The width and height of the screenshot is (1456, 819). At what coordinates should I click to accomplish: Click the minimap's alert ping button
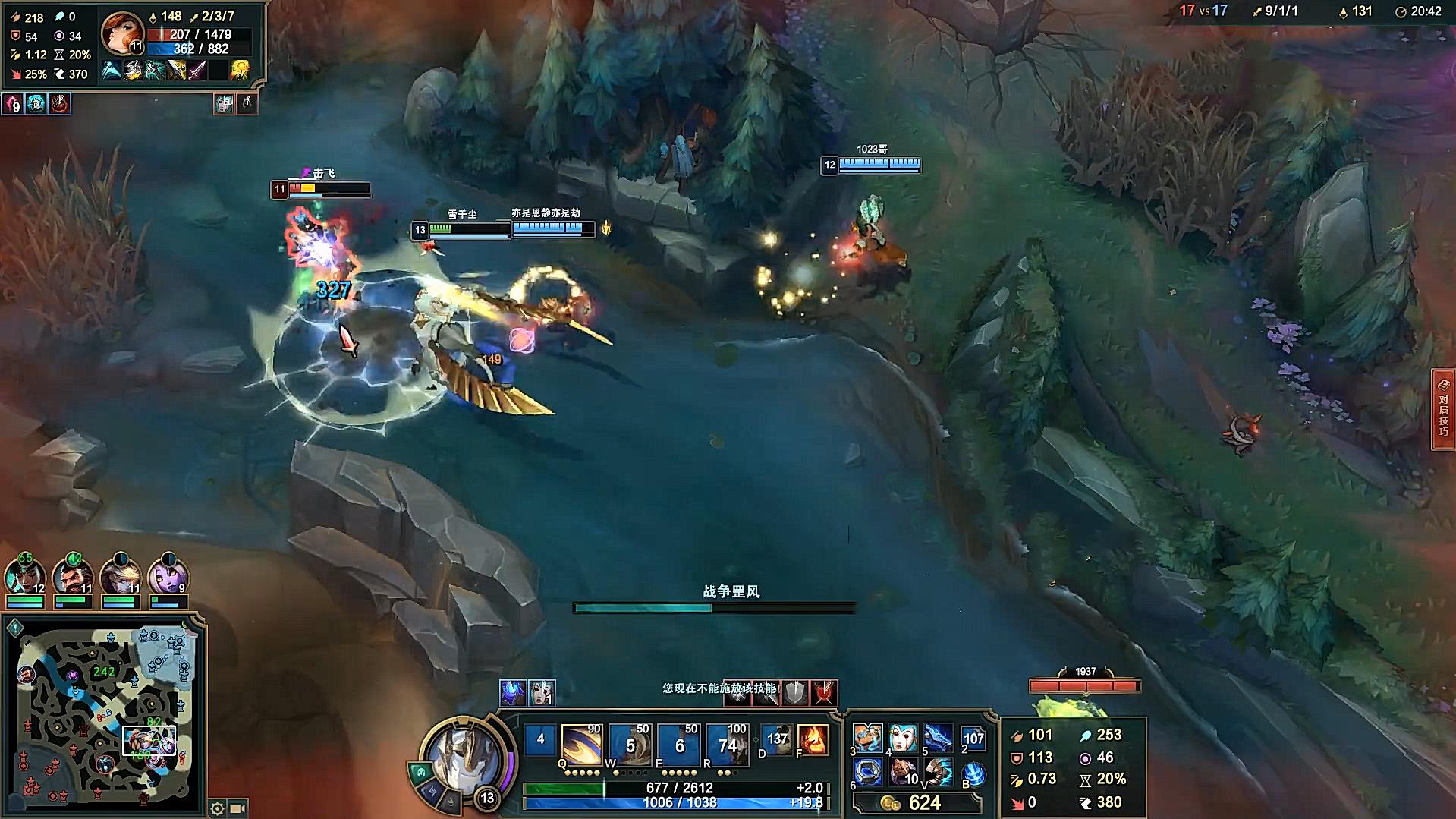coord(15,628)
